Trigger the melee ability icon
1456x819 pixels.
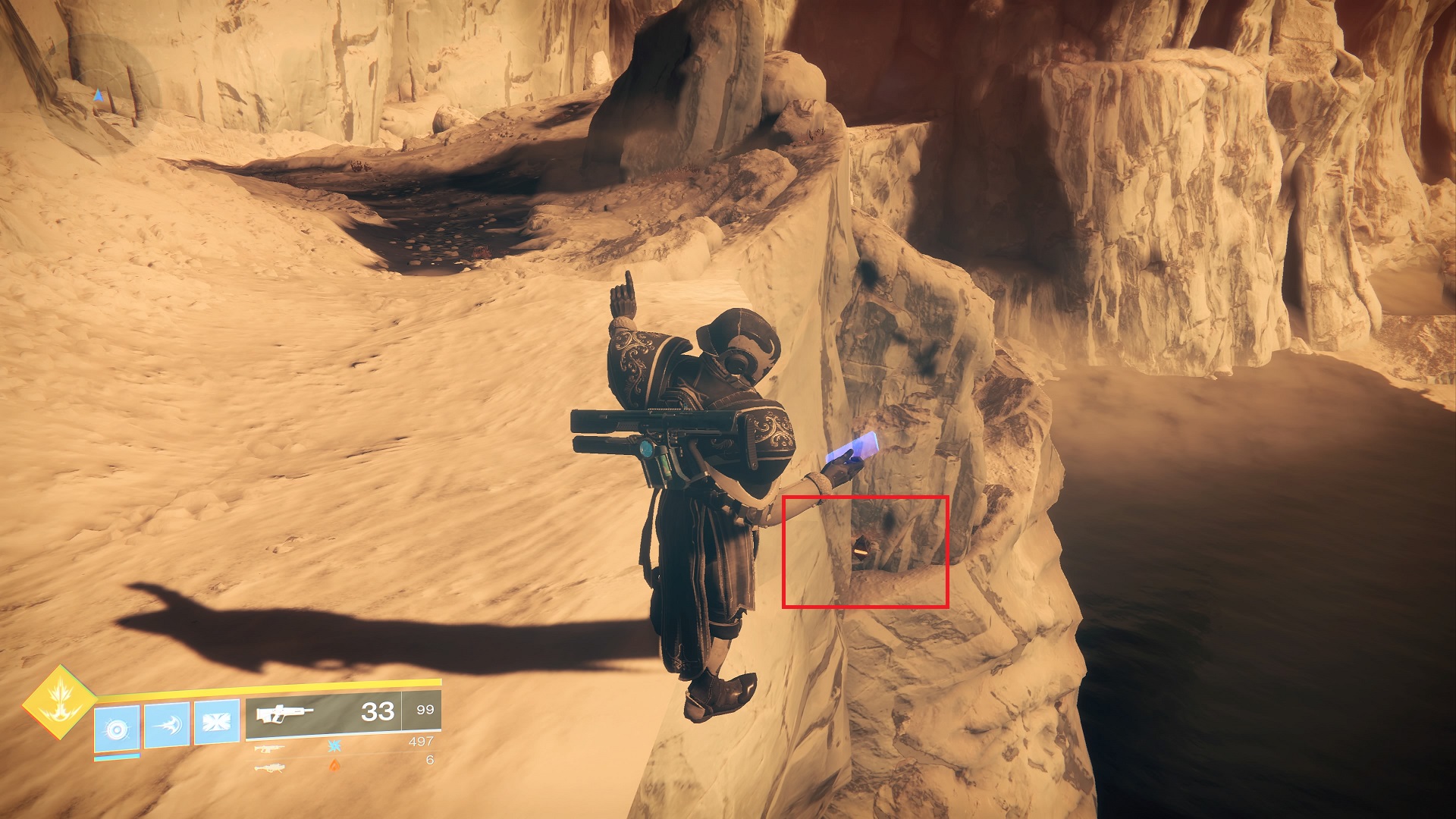tap(167, 725)
